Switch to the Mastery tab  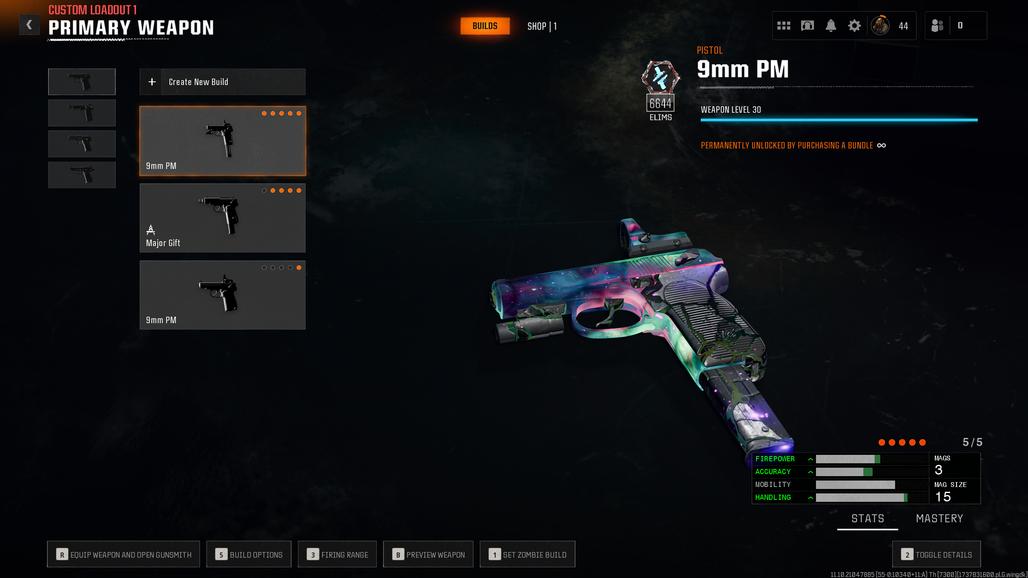939,518
